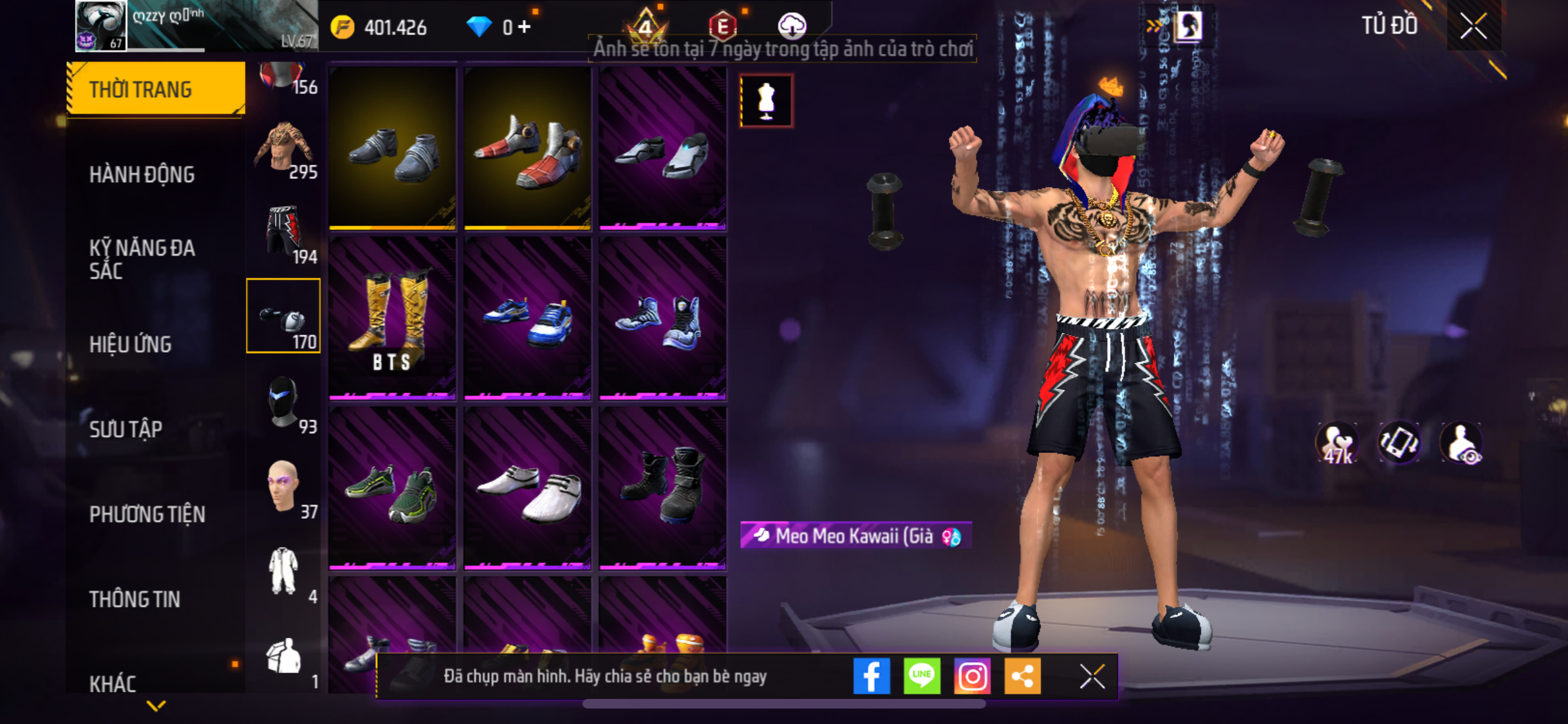Select the blue and white sneakers
The image size is (1568, 724).
click(x=527, y=318)
